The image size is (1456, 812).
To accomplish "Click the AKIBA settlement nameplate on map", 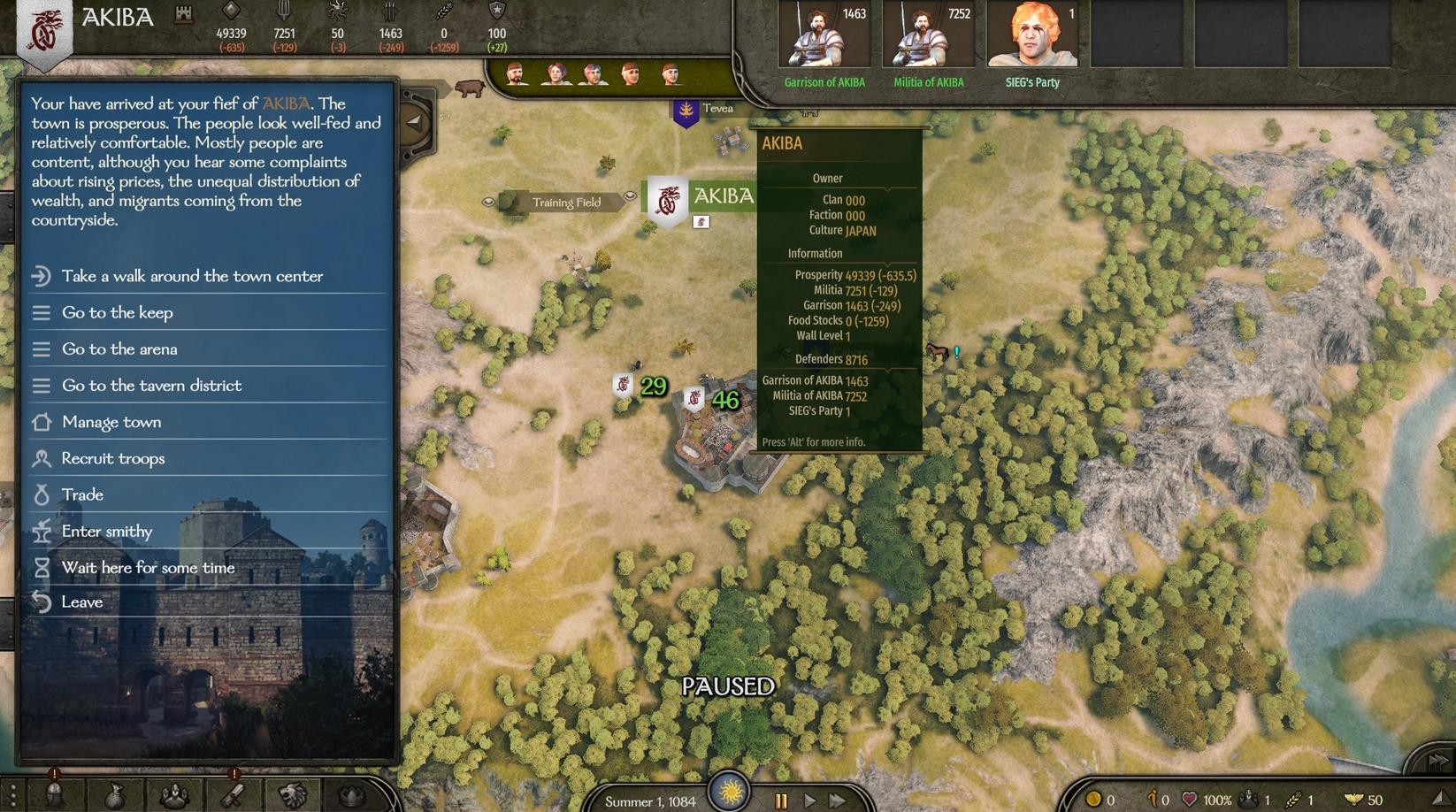I will pos(722,196).
